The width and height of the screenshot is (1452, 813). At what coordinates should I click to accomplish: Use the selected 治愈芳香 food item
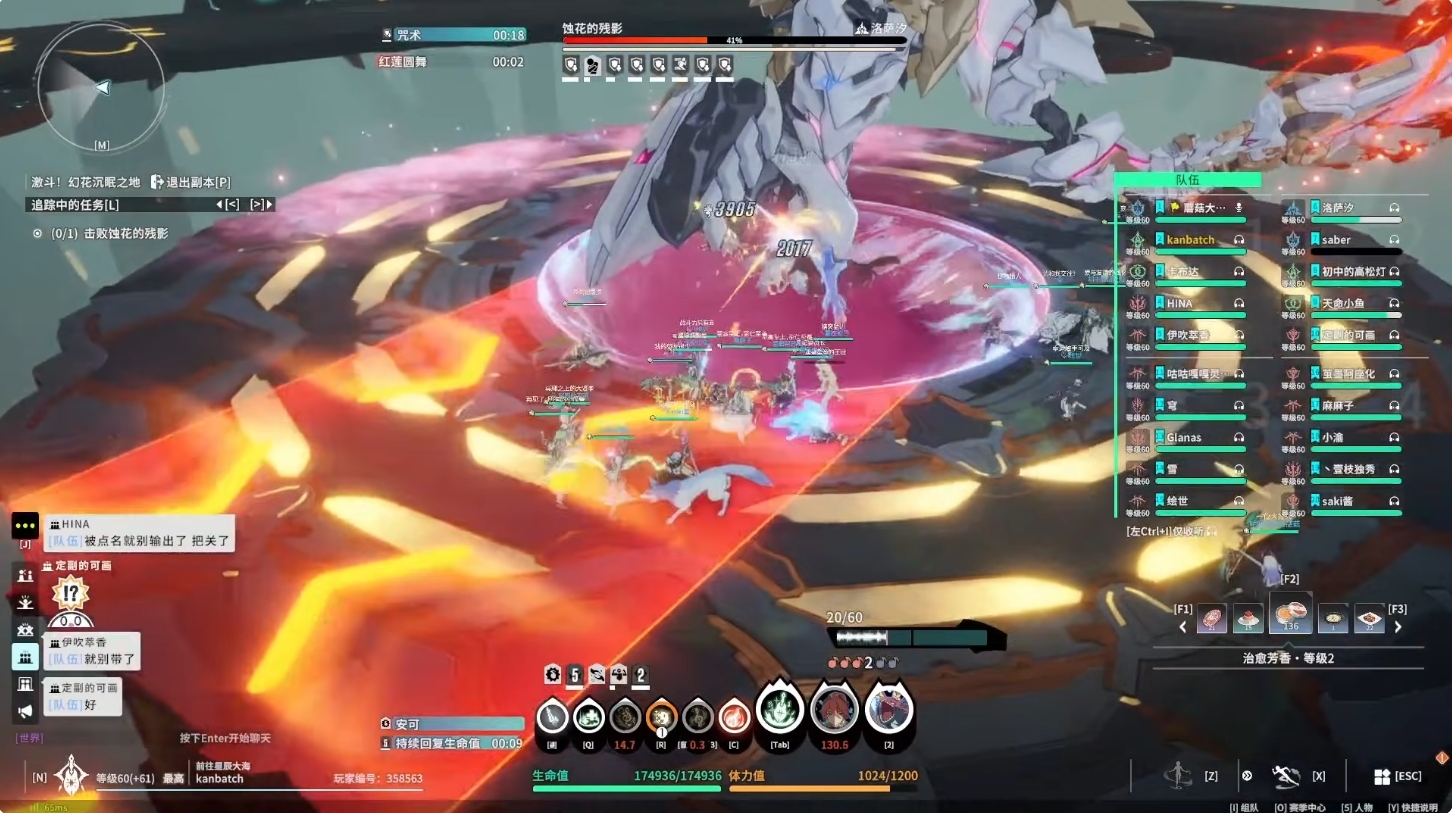(x=1290, y=615)
